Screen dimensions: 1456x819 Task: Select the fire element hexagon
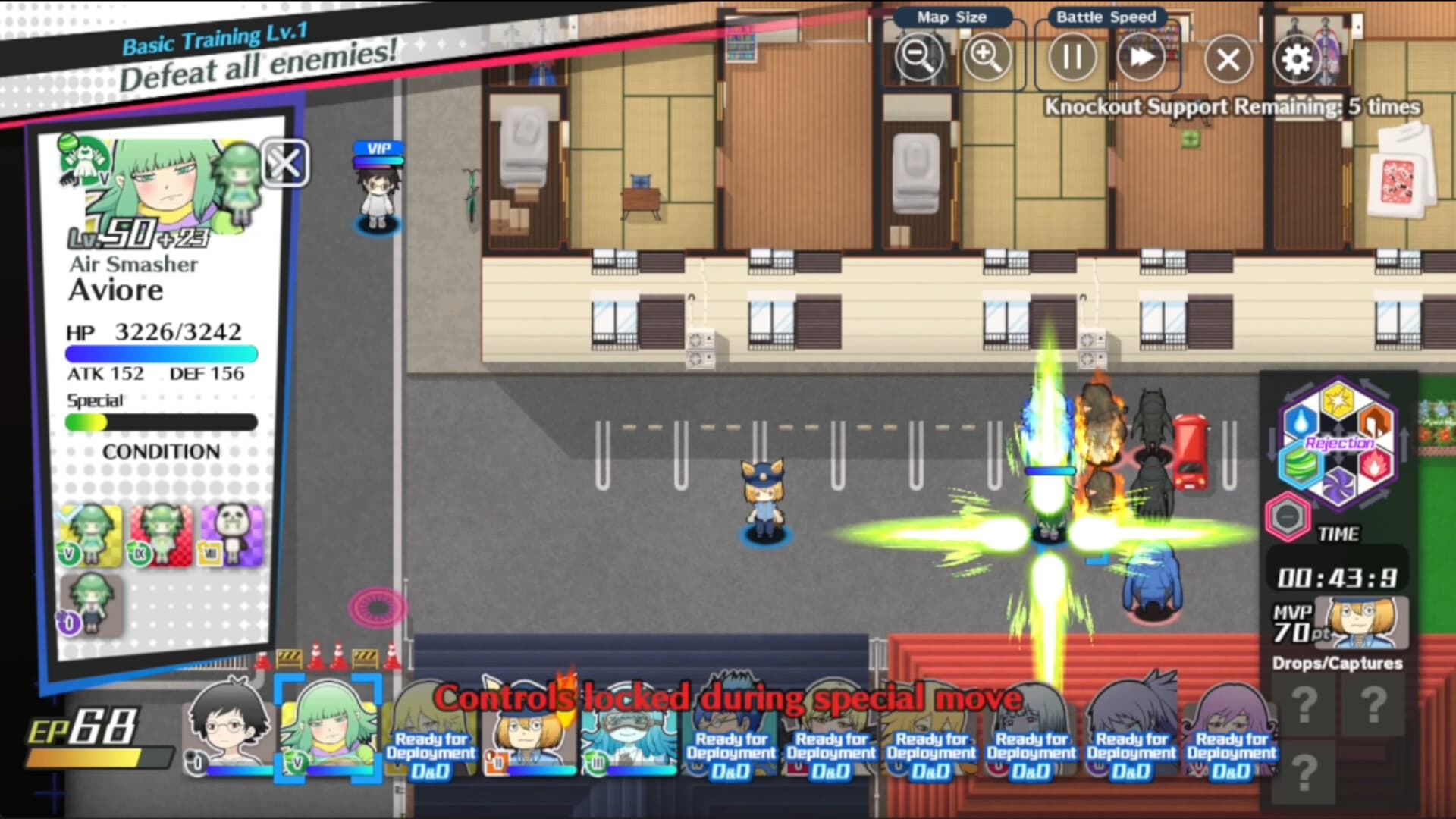[1374, 464]
